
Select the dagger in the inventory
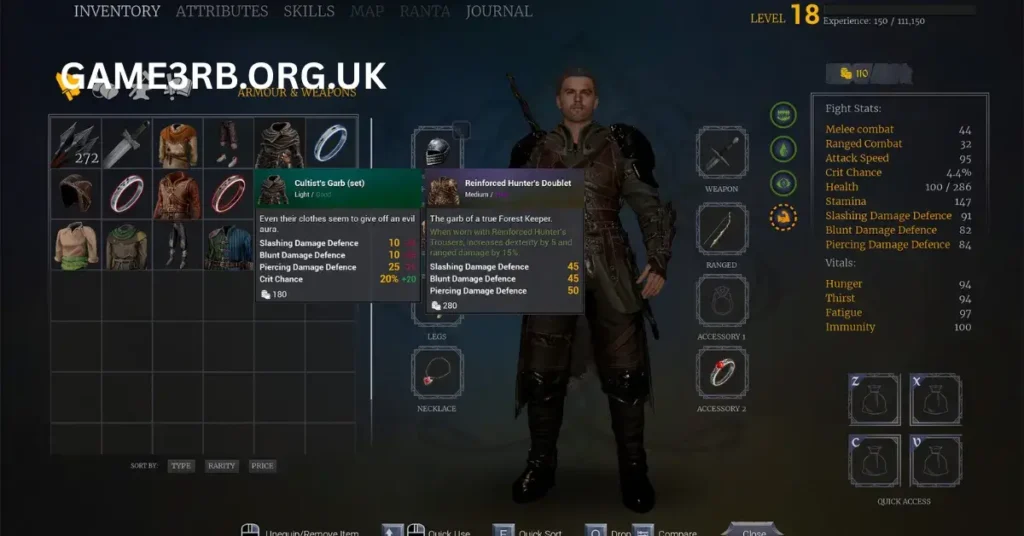coord(126,144)
